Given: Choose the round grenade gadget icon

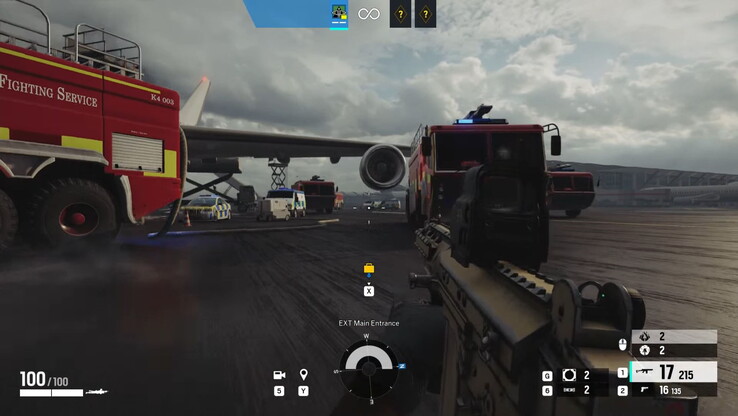Looking at the screenshot, I should click(569, 375).
